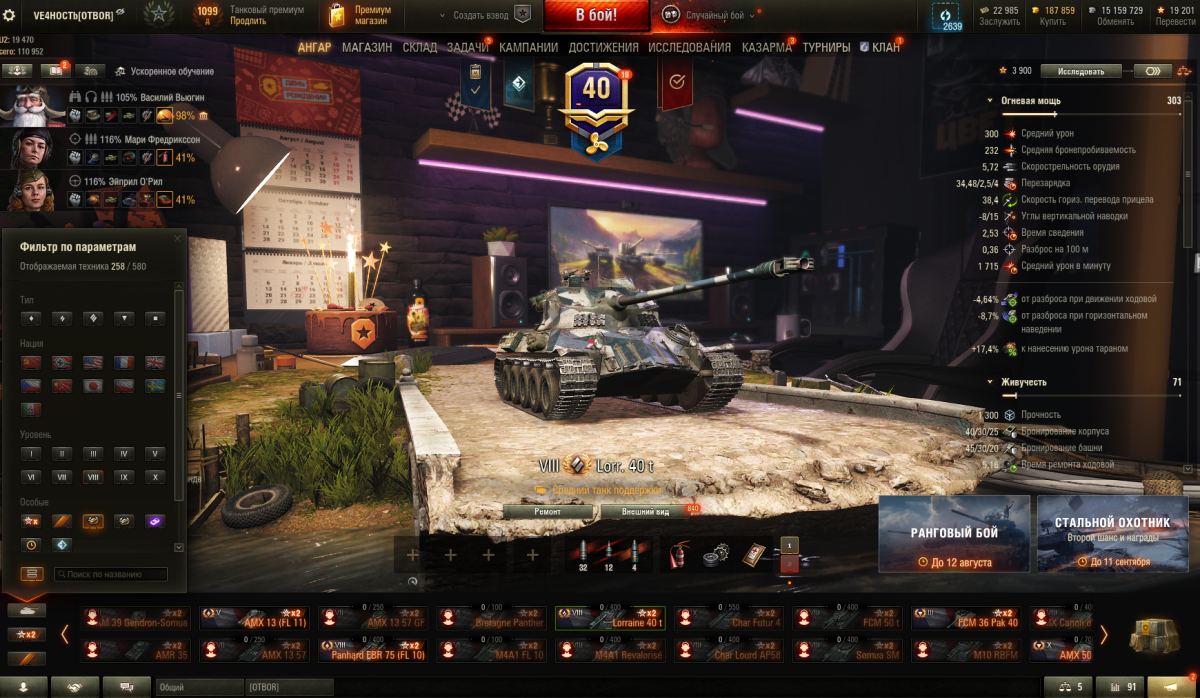Click the Исследовать button
Viewport: 1200px width, 698px height.
[x=1081, y=71]
